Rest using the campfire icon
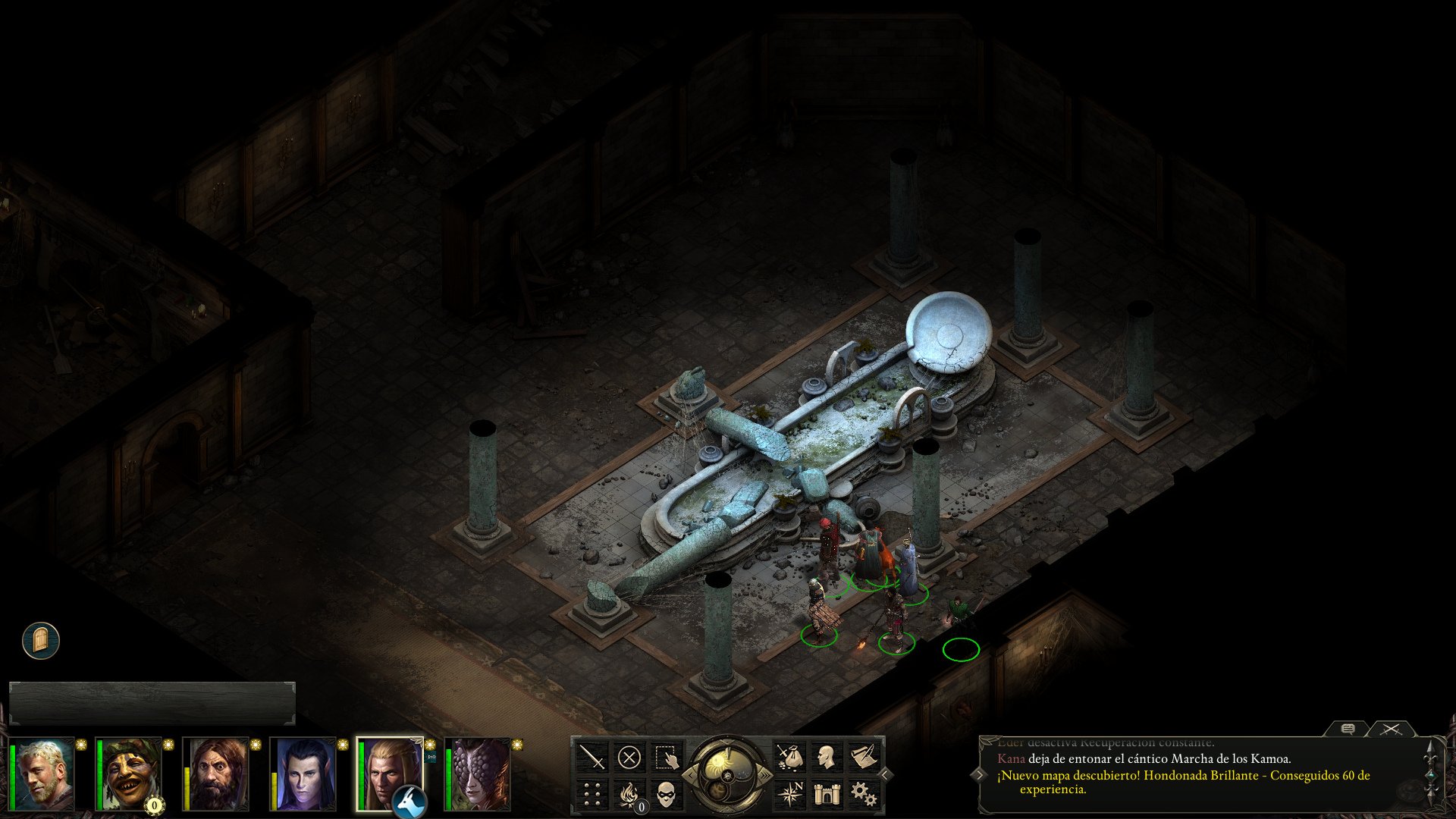1456x819 pixels. [x=629, y=796]
